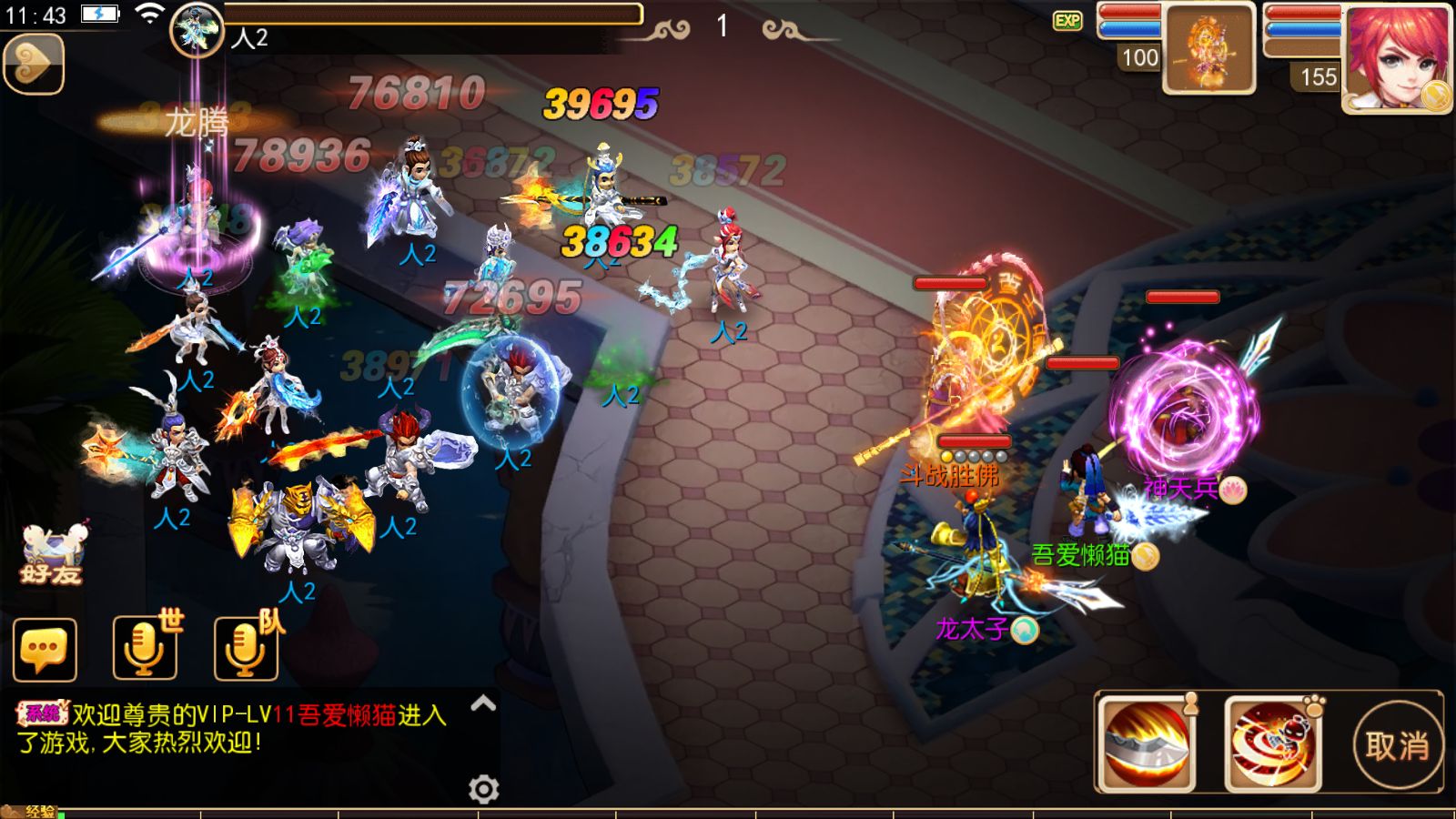Open chat settings gear icon
Viewport: 1456px width, 819px height.
point(483,789)
